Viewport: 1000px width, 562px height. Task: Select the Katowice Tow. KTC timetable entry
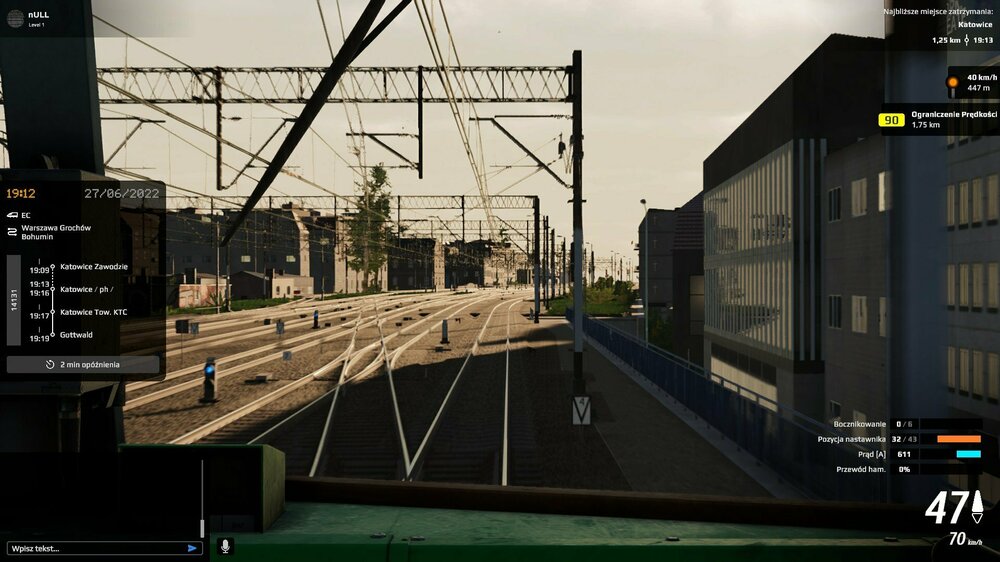(94, 312)
